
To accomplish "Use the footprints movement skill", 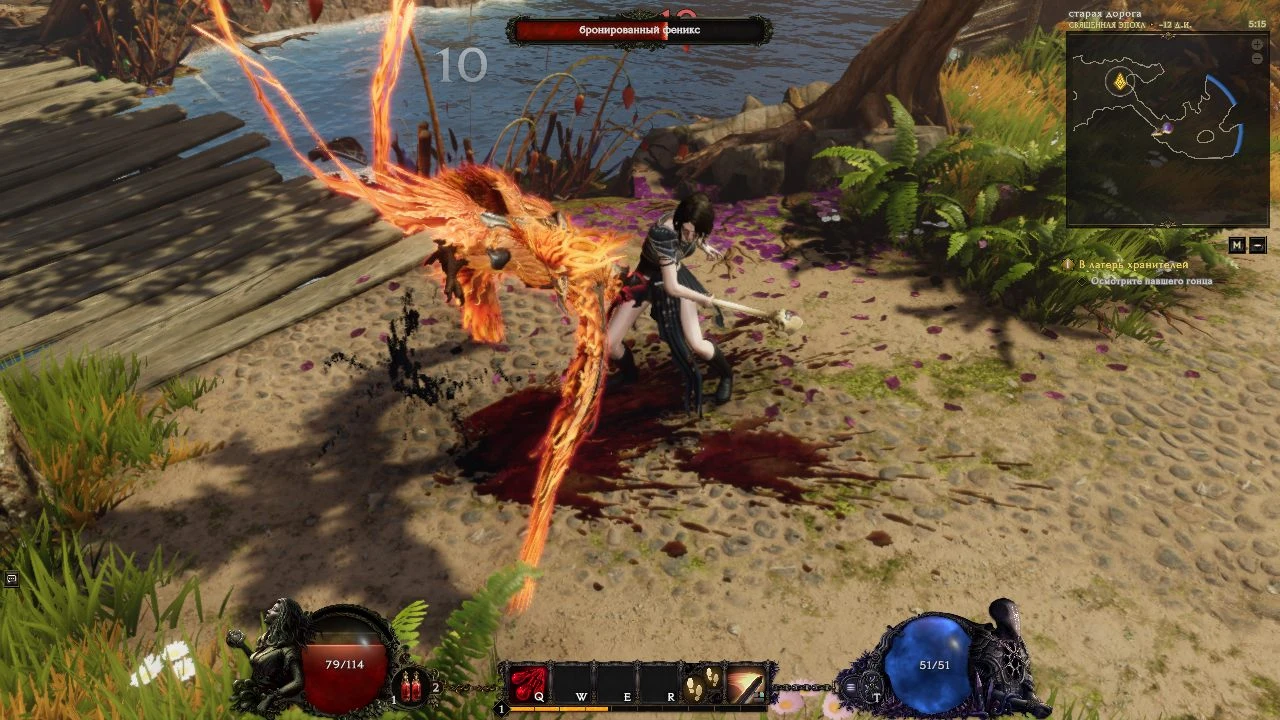I will (702, 684).
